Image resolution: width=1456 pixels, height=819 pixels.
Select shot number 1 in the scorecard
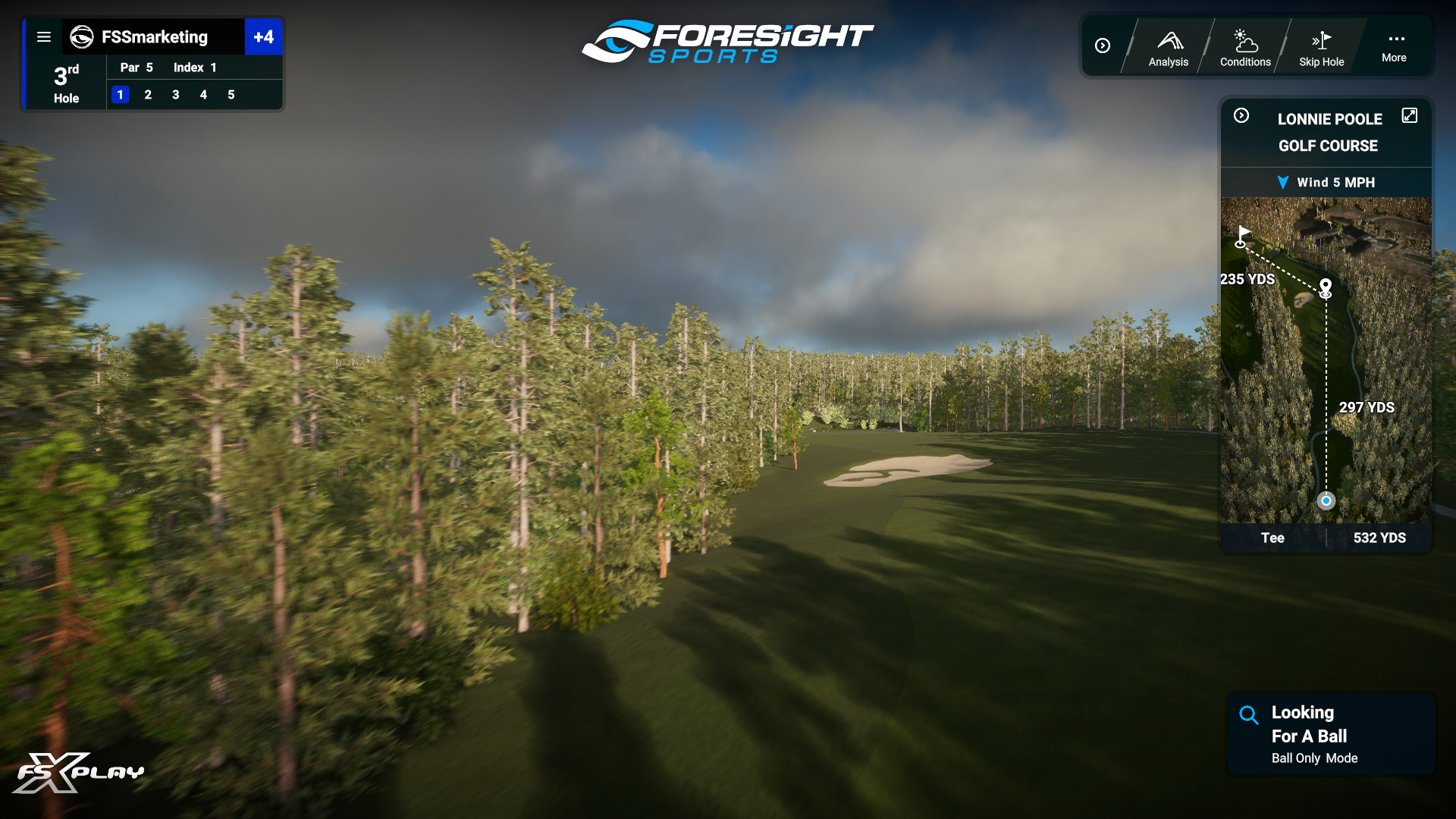121,95
